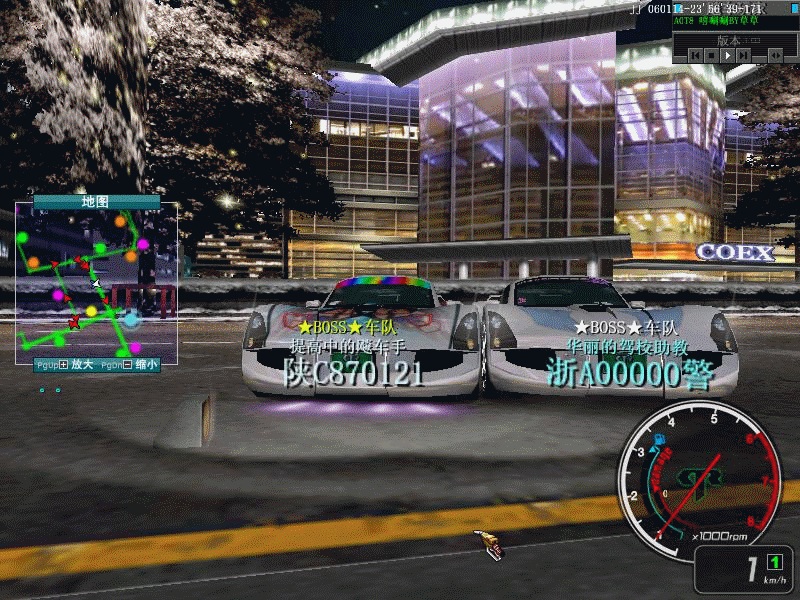Click the music player's left-right arrows button

(x=776, y=56)
